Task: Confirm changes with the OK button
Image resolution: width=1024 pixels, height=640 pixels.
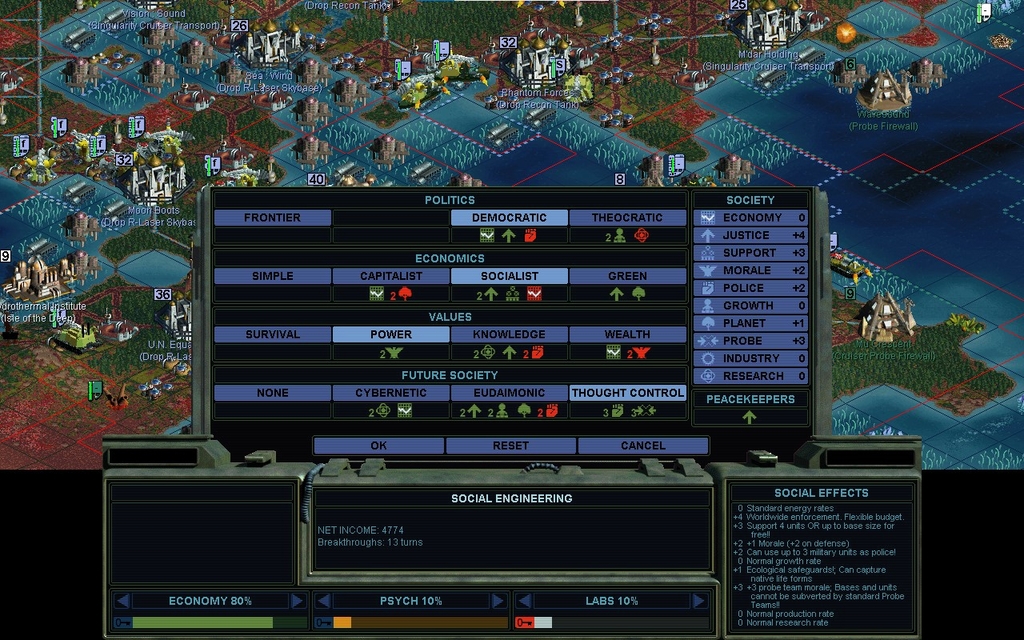Action: click(378, 446)
